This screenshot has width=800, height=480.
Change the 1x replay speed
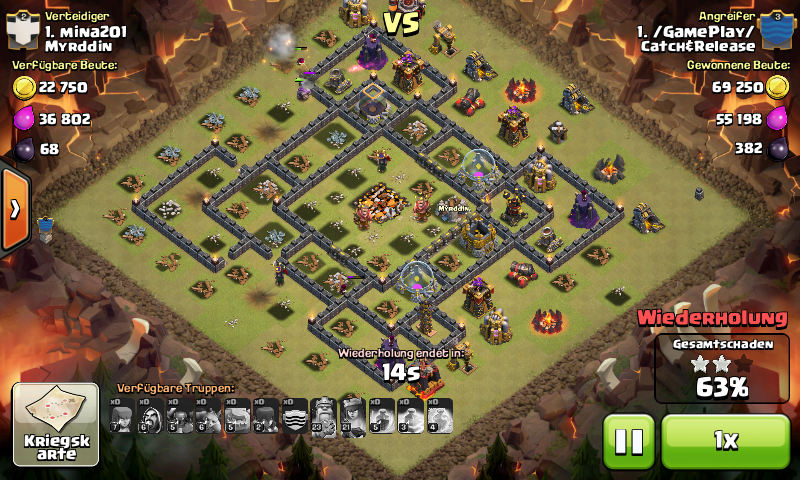click(725, 440)
